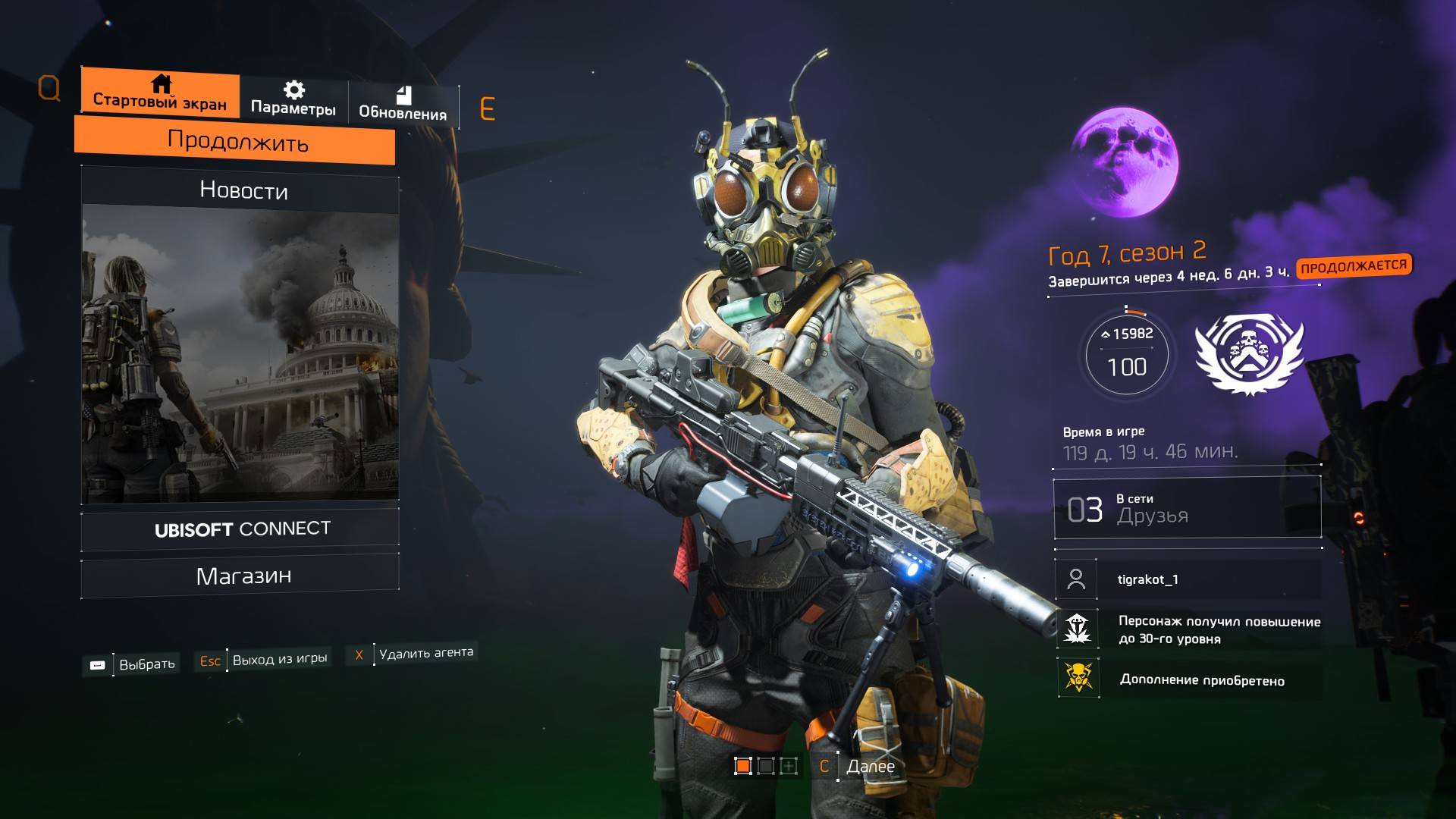Screen dimensions: 1456x819
Task: Switch to the Обновления tab
Action: 403,104
